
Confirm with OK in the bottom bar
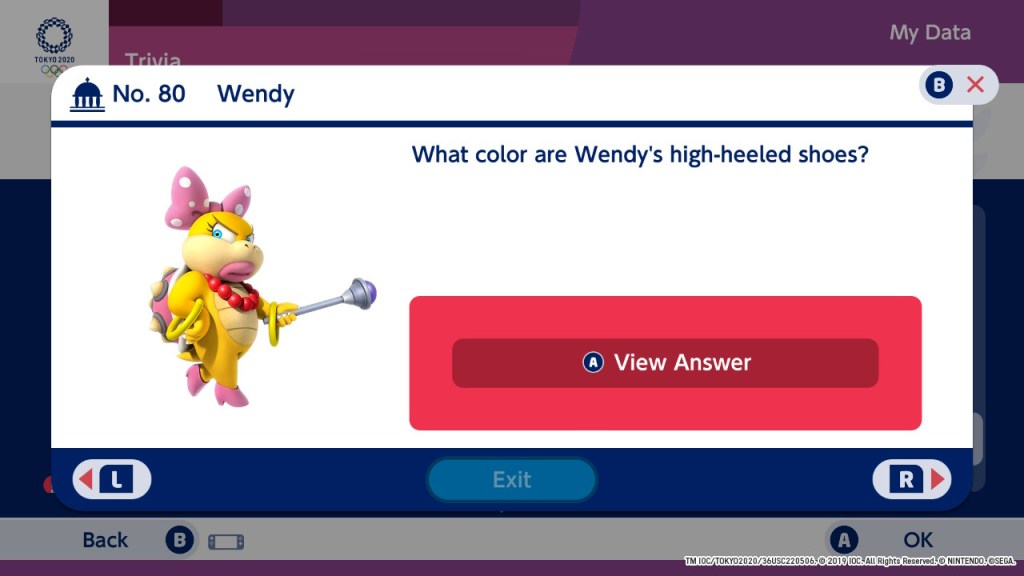point(917,540)
